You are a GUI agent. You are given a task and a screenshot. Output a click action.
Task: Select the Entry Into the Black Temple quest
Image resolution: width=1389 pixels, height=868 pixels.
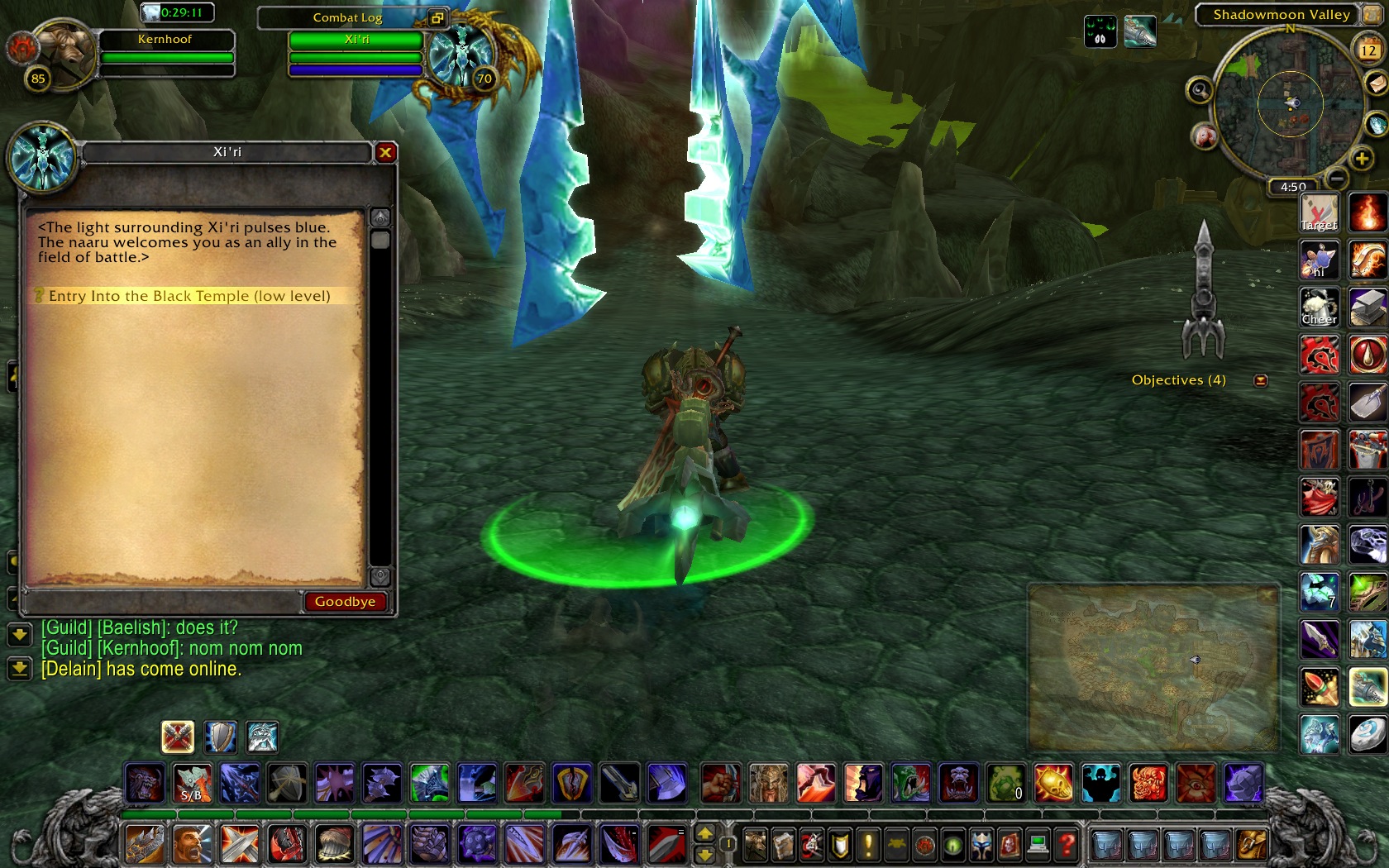pyautogui.click(x=189, y=296)
